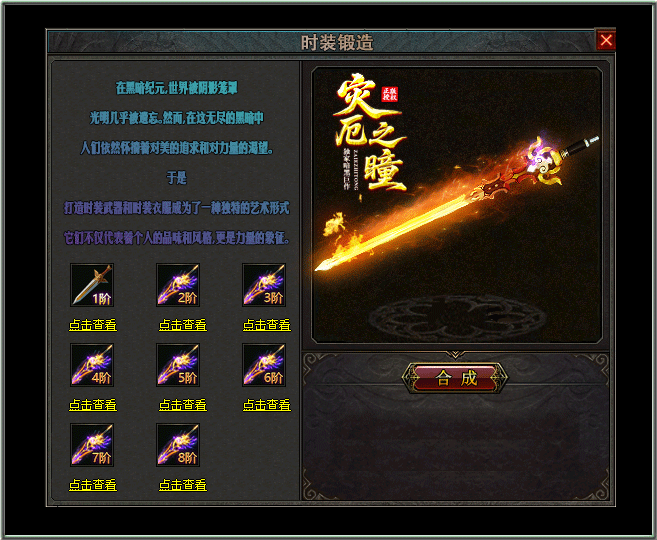
Task: View details via 点击查看 under 3阶
Action: 267,325
